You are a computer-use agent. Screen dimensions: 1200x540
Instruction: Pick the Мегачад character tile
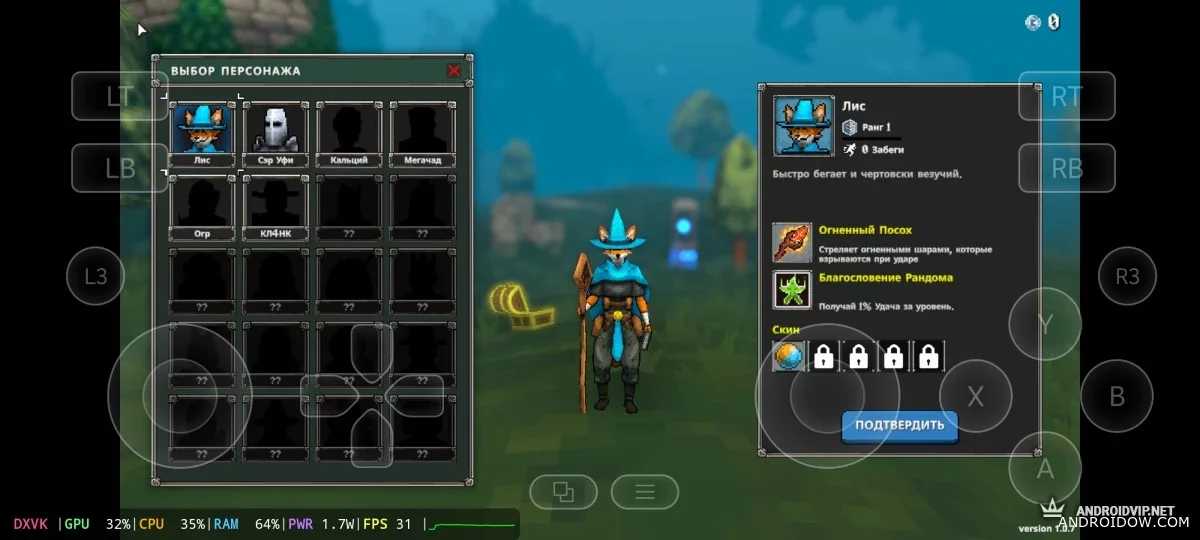click(422, 133)
